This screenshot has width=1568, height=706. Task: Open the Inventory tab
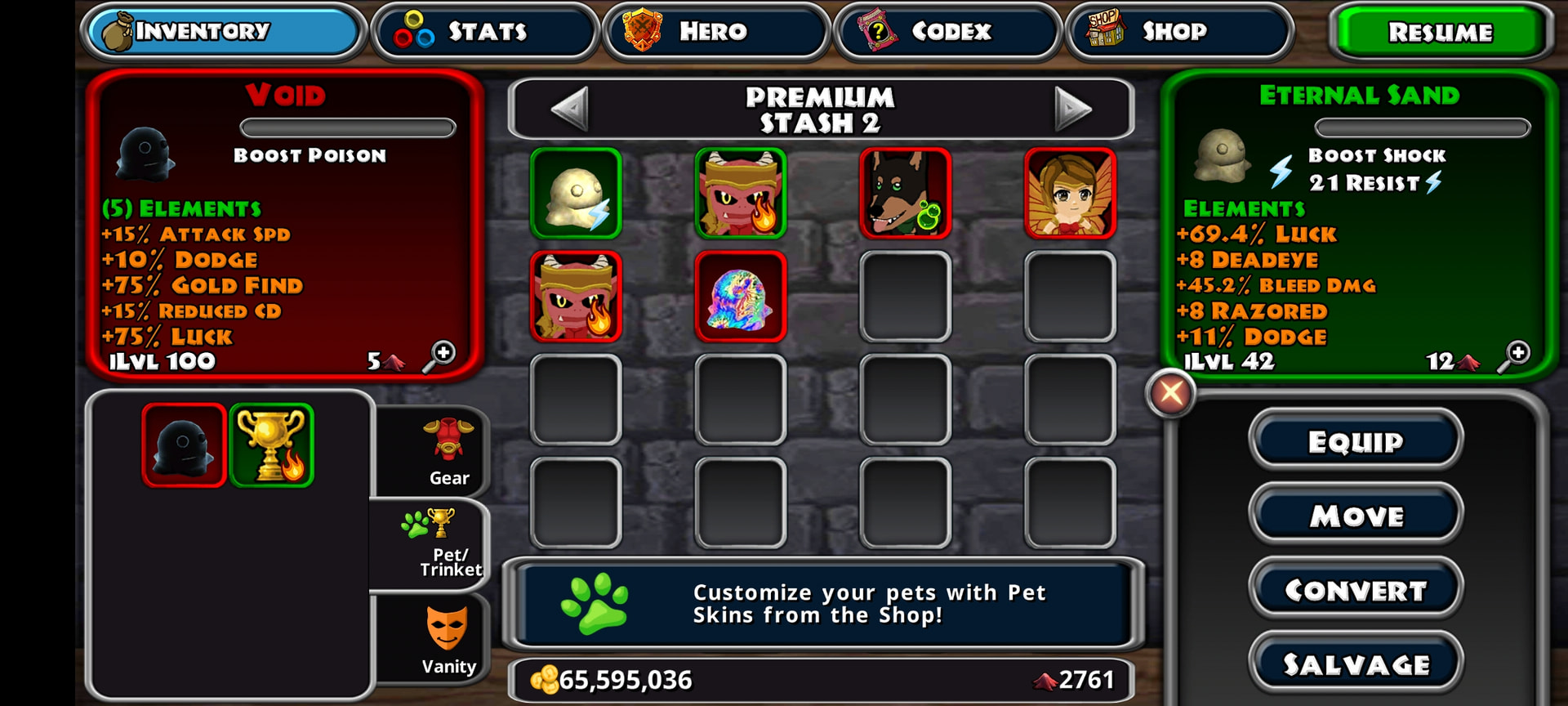(x=222, y=32)
